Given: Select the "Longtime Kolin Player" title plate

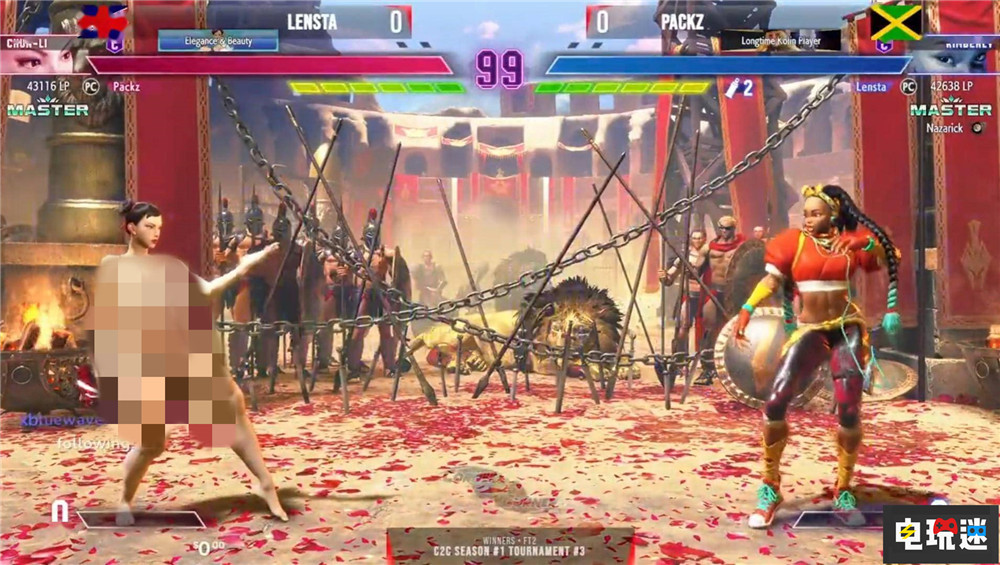Looking at the screenshot, I should click(x=780, y=42).
